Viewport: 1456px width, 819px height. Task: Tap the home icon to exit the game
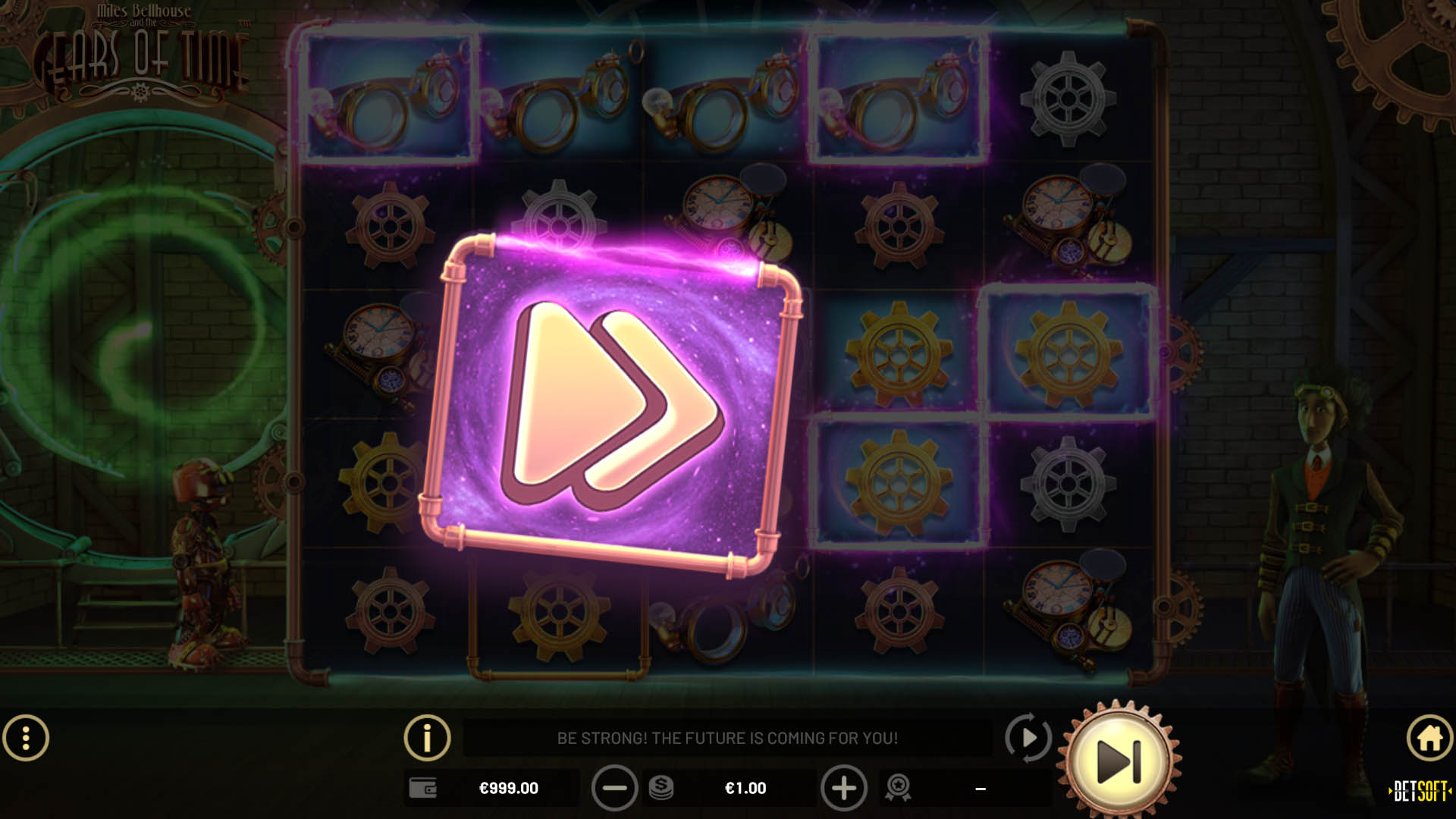click(1429, 736)
